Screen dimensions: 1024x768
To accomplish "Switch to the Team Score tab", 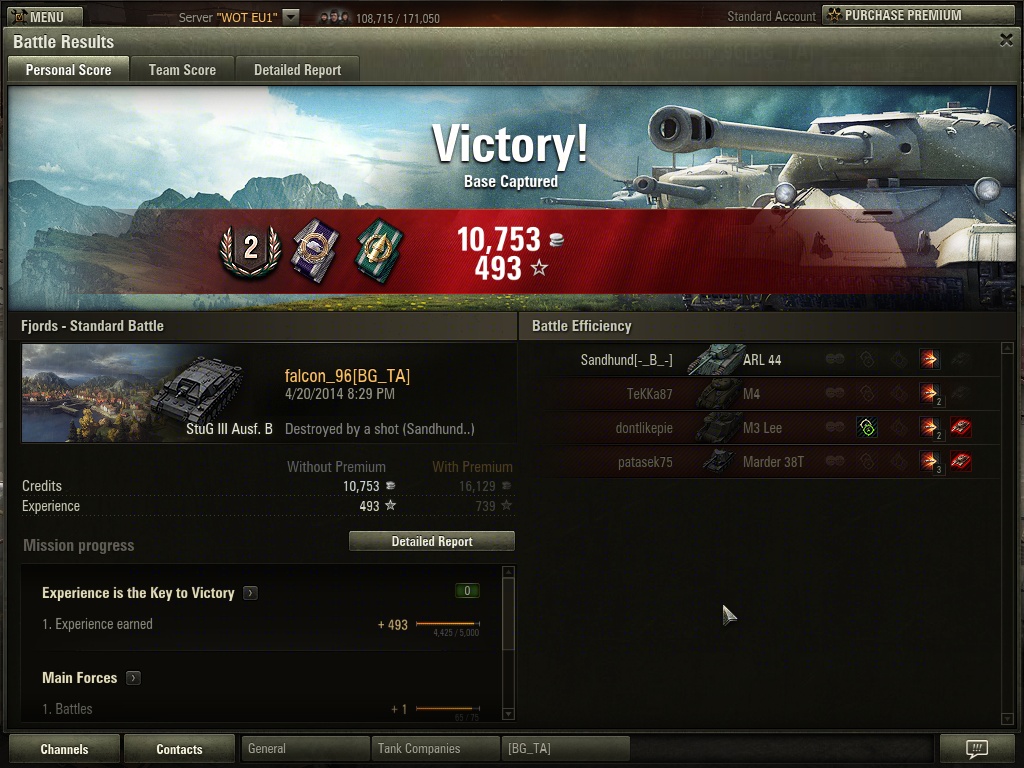I will (182, 70).
